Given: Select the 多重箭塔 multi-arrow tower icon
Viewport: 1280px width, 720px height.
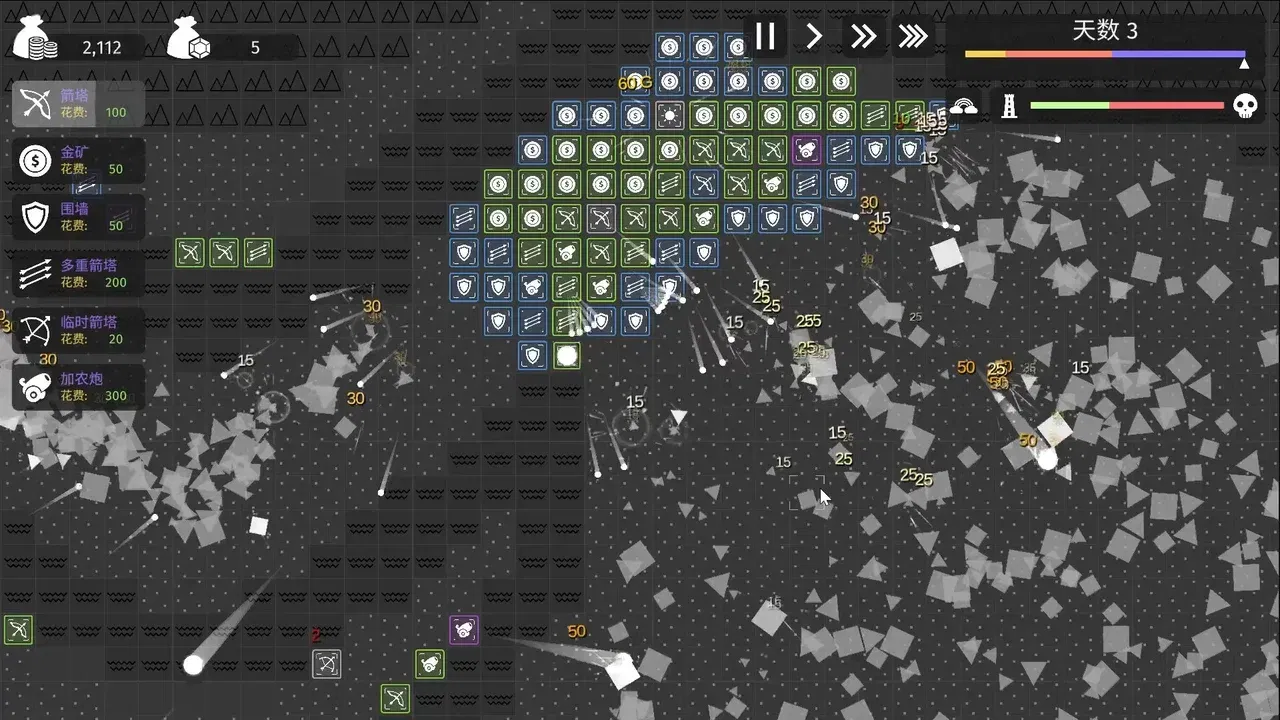Looking at the screenshot, I should point(35,273).
